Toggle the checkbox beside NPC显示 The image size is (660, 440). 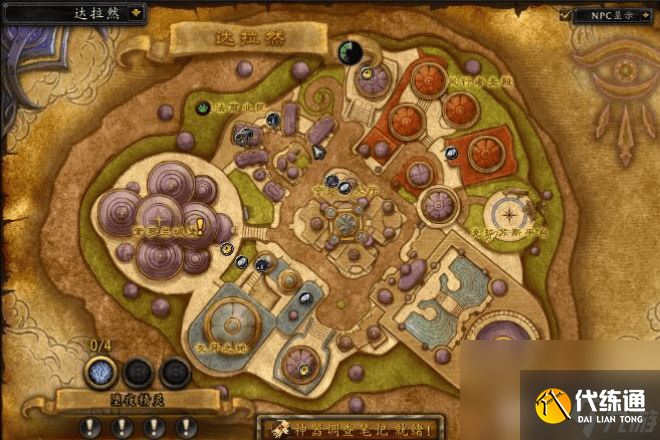(566, 15)
